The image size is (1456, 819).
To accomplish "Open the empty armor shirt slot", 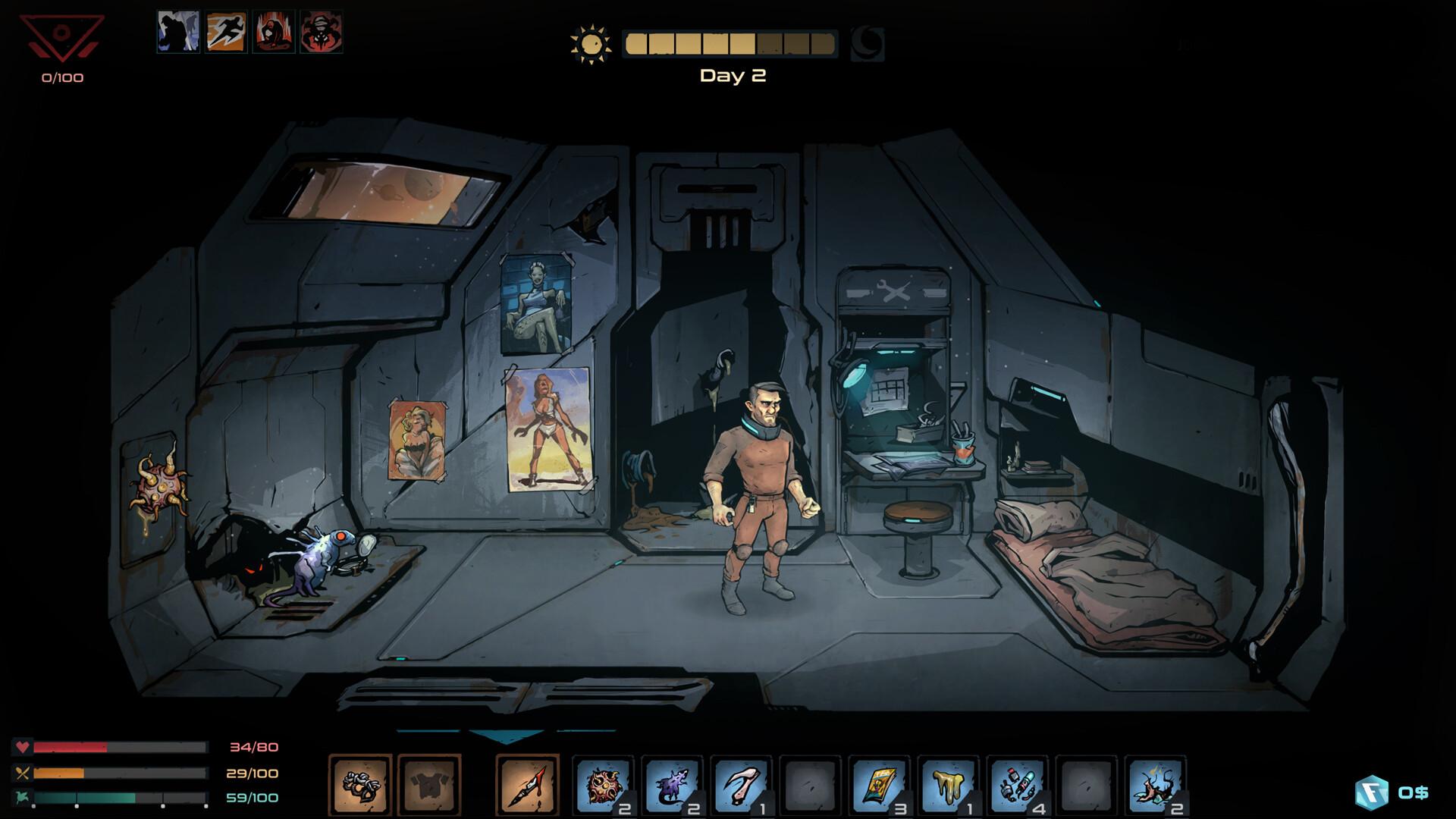I will pyautogui.click(x=429, y=786).
